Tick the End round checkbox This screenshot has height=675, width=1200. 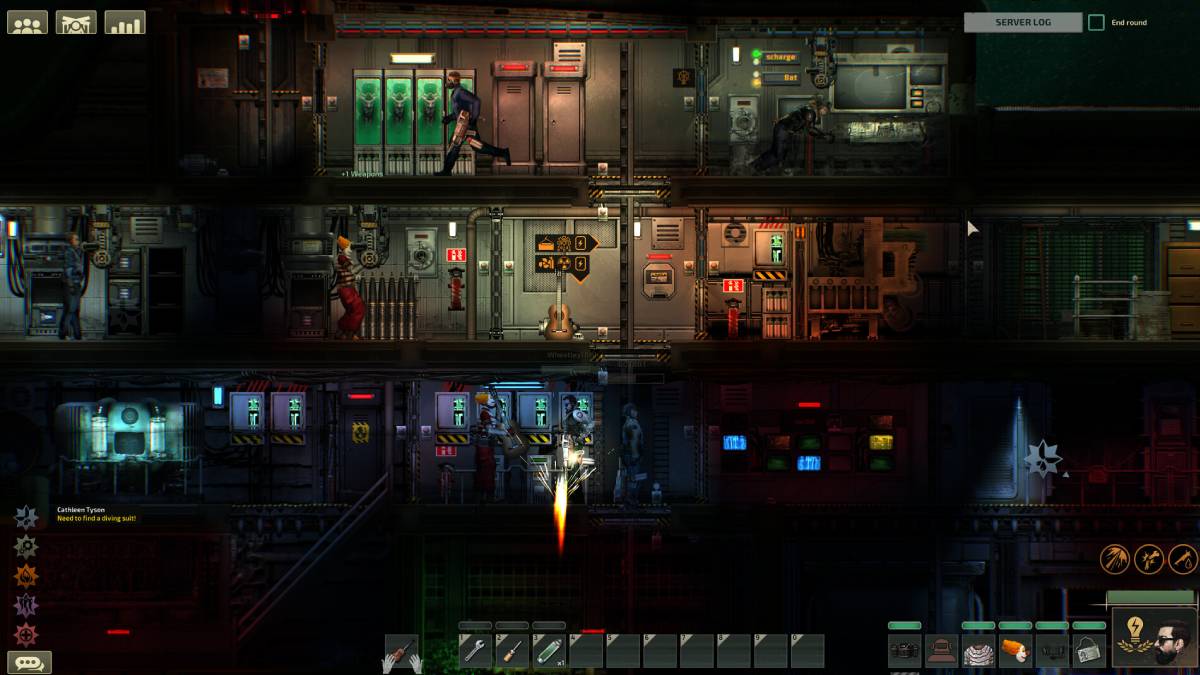click(1096, 22)
